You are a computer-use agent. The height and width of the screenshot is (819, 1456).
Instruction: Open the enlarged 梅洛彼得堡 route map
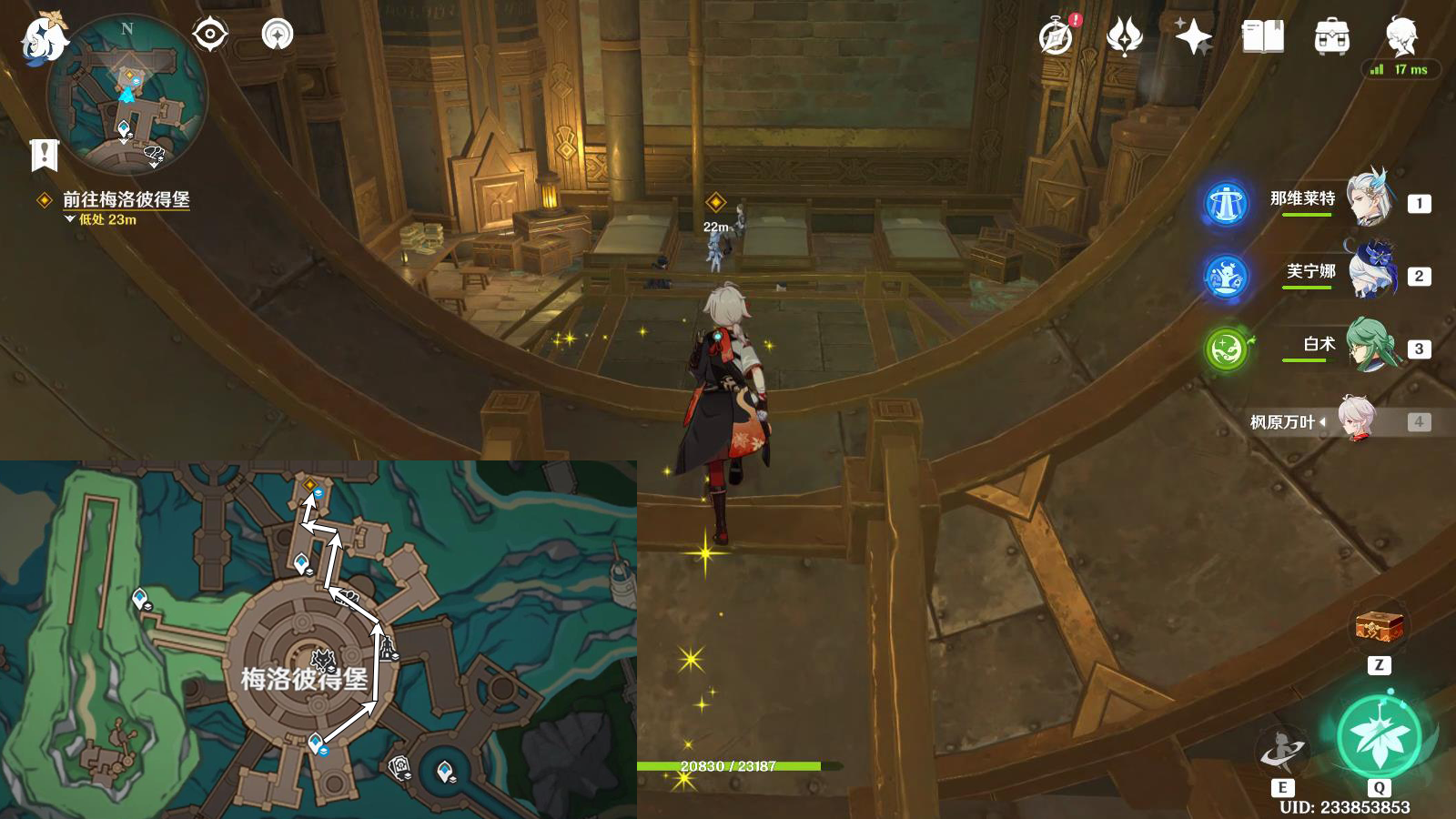318,639
